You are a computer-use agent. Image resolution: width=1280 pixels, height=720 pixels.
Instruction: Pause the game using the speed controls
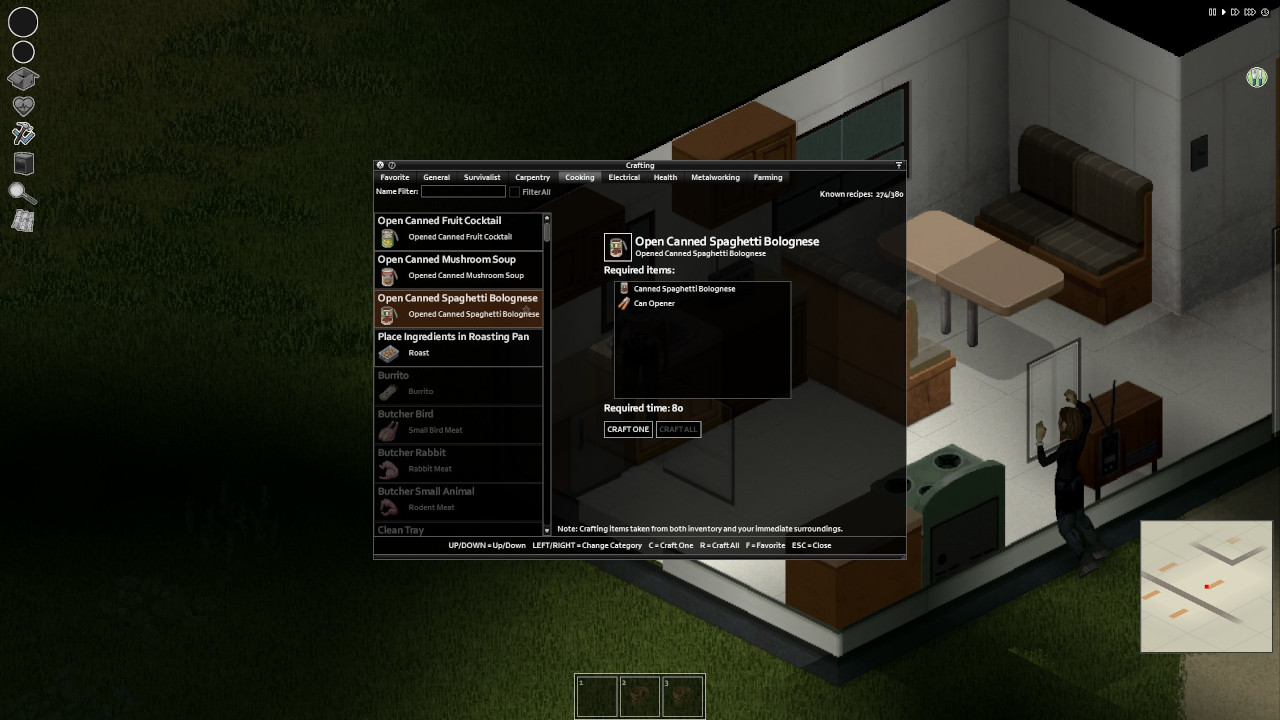(x=1213, y=11)
